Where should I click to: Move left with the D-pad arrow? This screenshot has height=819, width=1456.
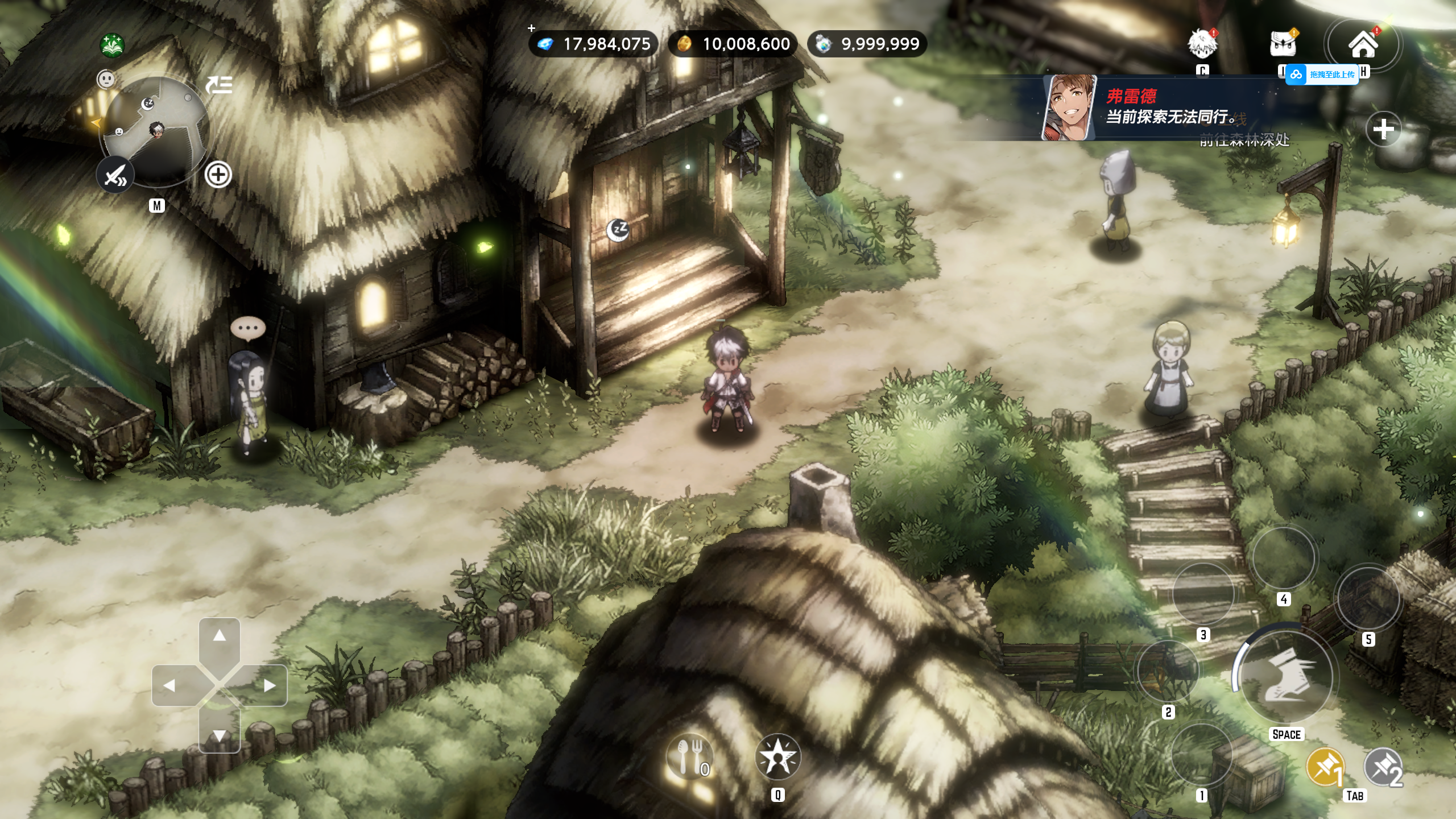169,685
